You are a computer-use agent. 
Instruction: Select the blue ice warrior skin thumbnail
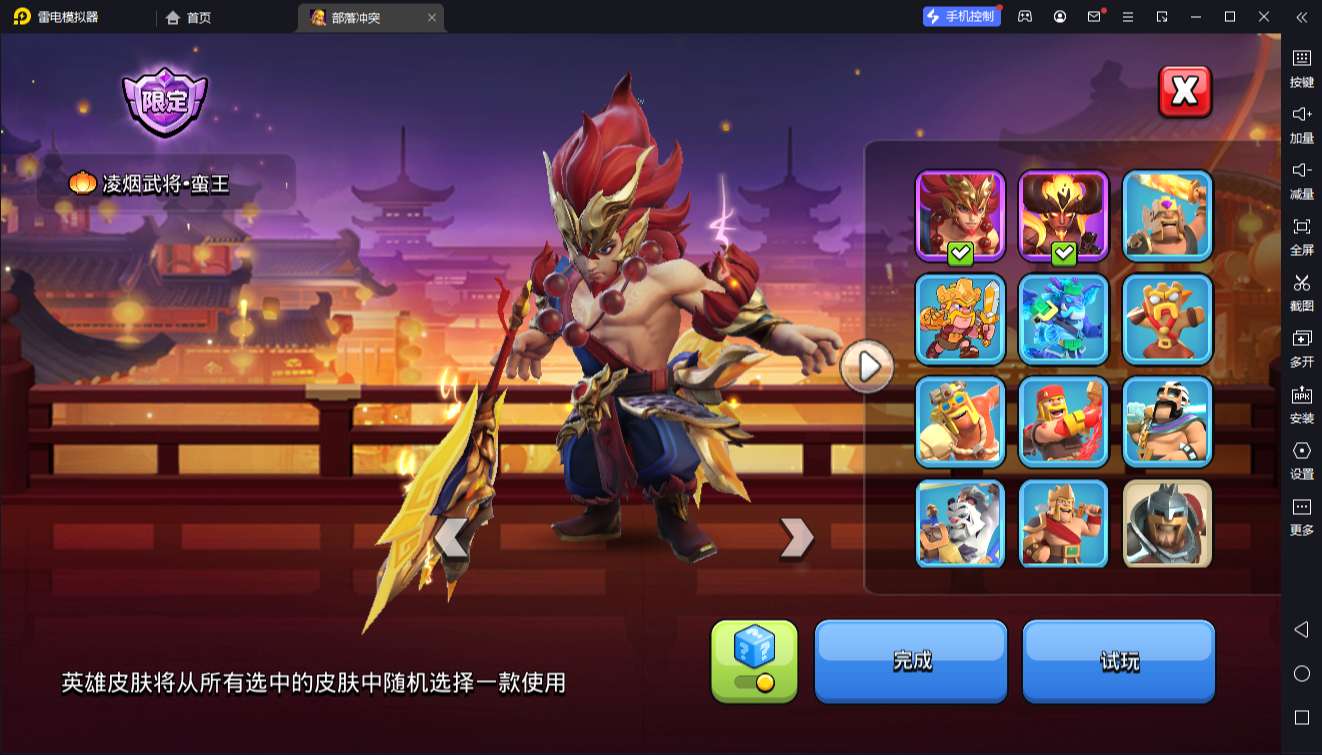1063,320
